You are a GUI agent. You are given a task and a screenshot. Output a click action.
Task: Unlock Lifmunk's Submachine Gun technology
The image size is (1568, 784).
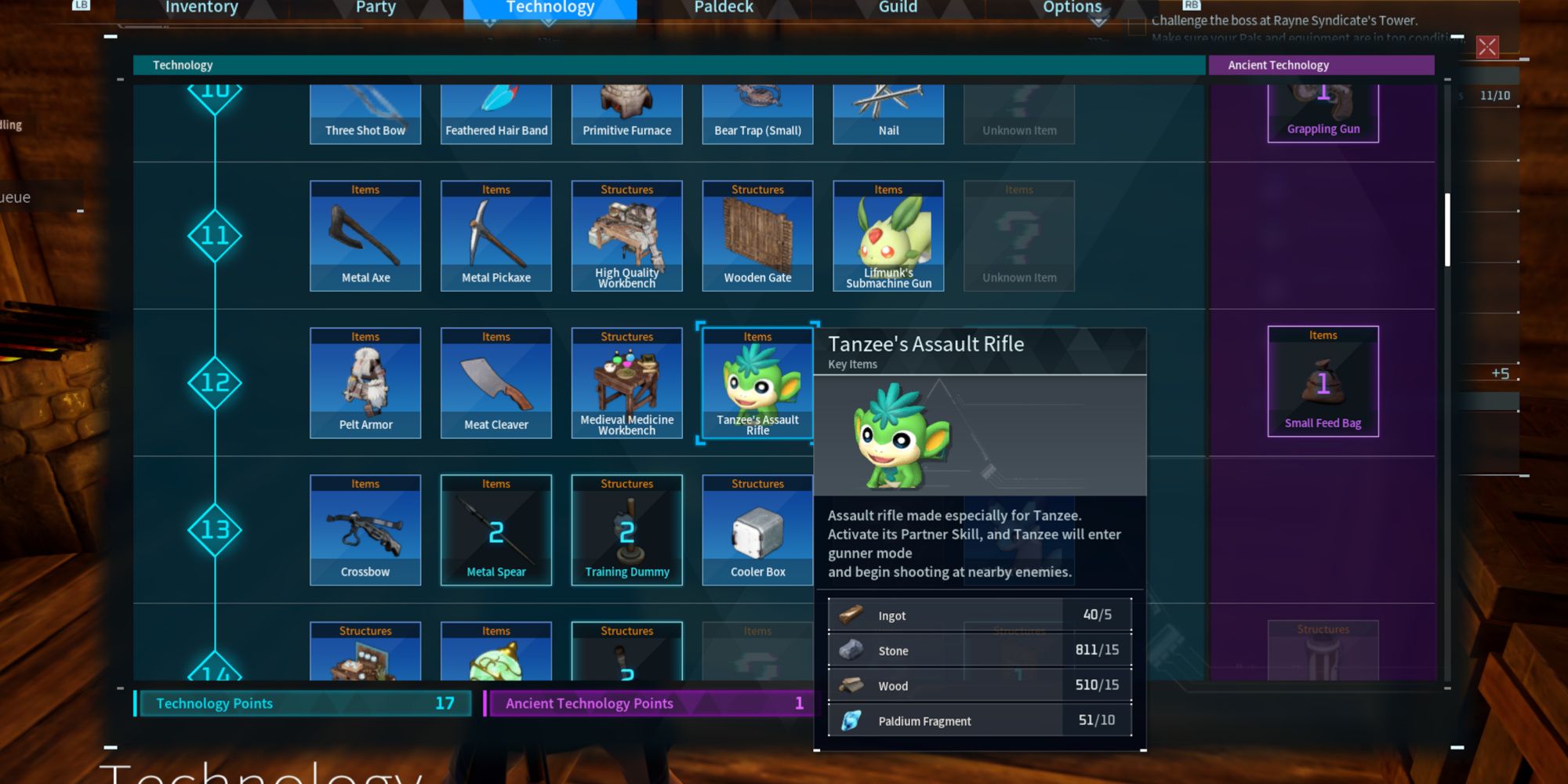[x=887, y=235]
